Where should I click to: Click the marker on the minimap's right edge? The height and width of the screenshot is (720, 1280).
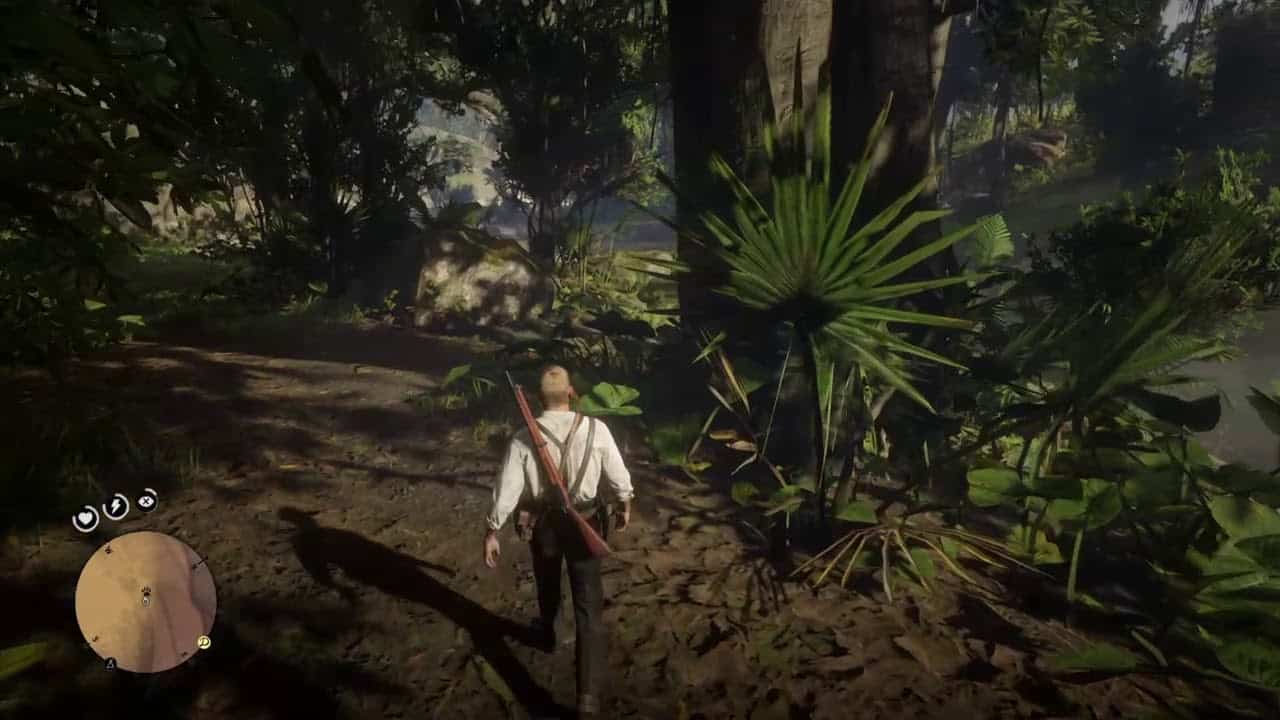[x=199, y=563]
